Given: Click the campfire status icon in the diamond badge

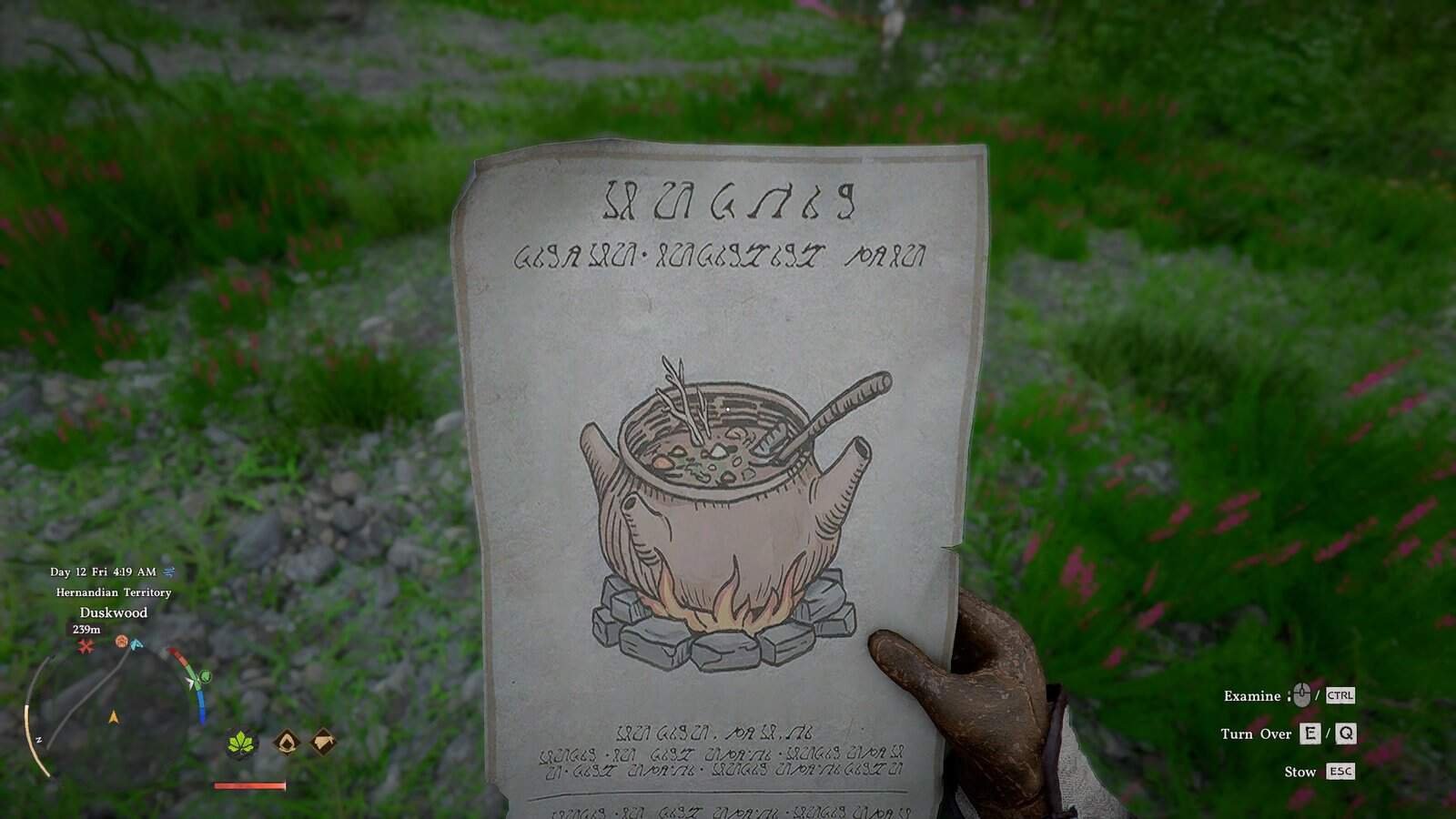Looking at the screenshot, I should click(x=288, y=742).
